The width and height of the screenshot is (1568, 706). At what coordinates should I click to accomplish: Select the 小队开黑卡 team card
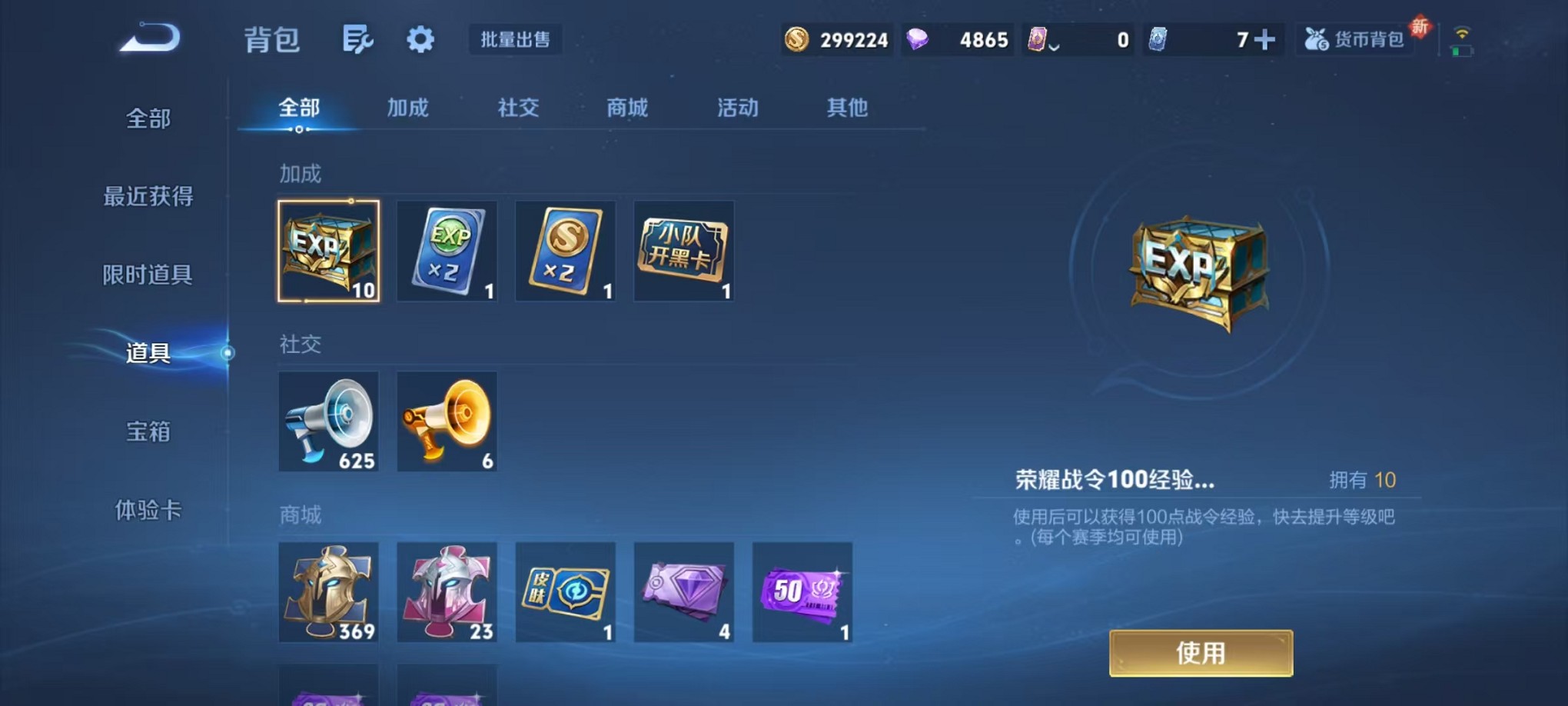point(683,251)
